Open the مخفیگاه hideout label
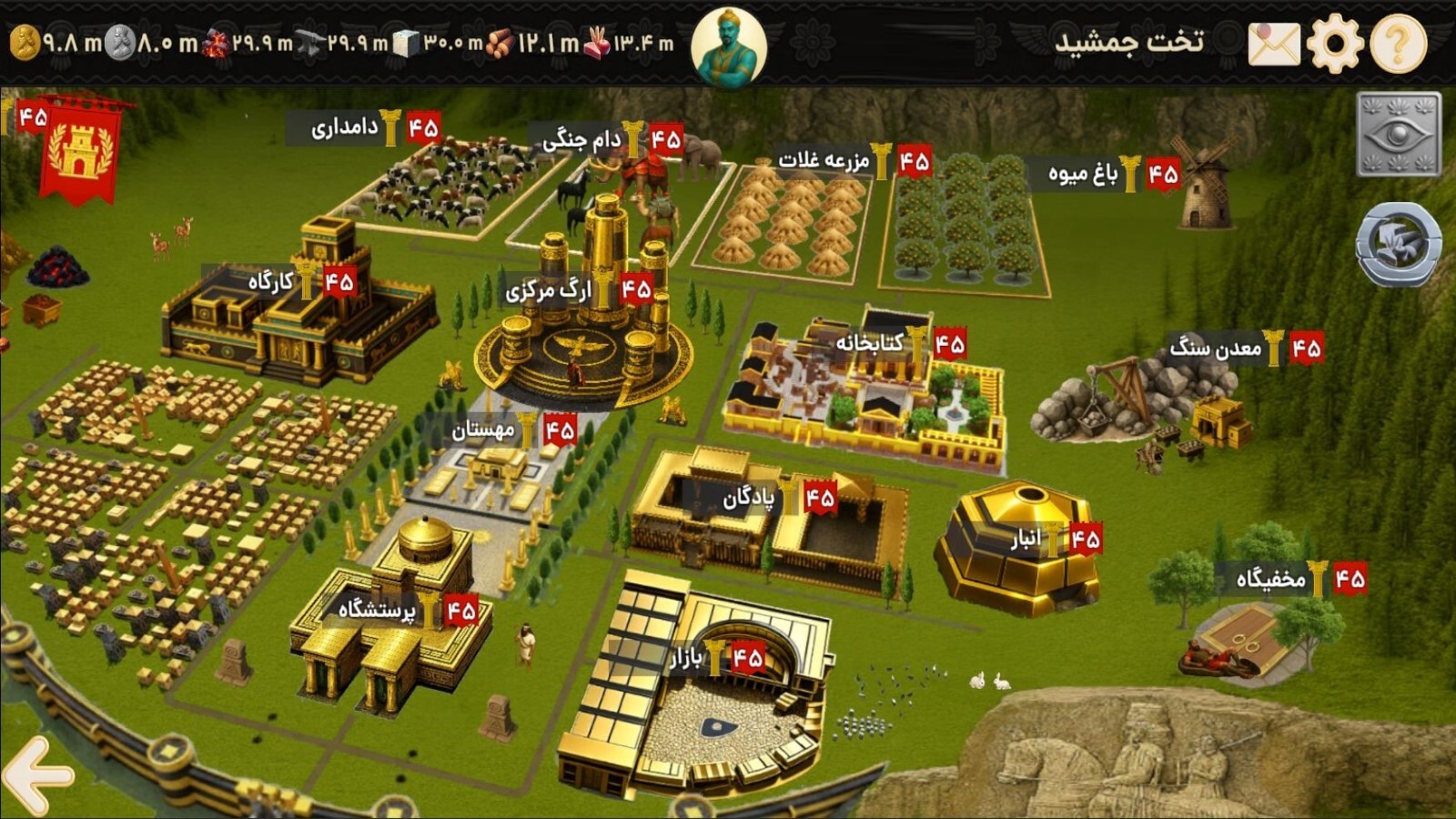Image resolution: width=1456 pixels, height=819 pixels. click(x=1270, y=579)
